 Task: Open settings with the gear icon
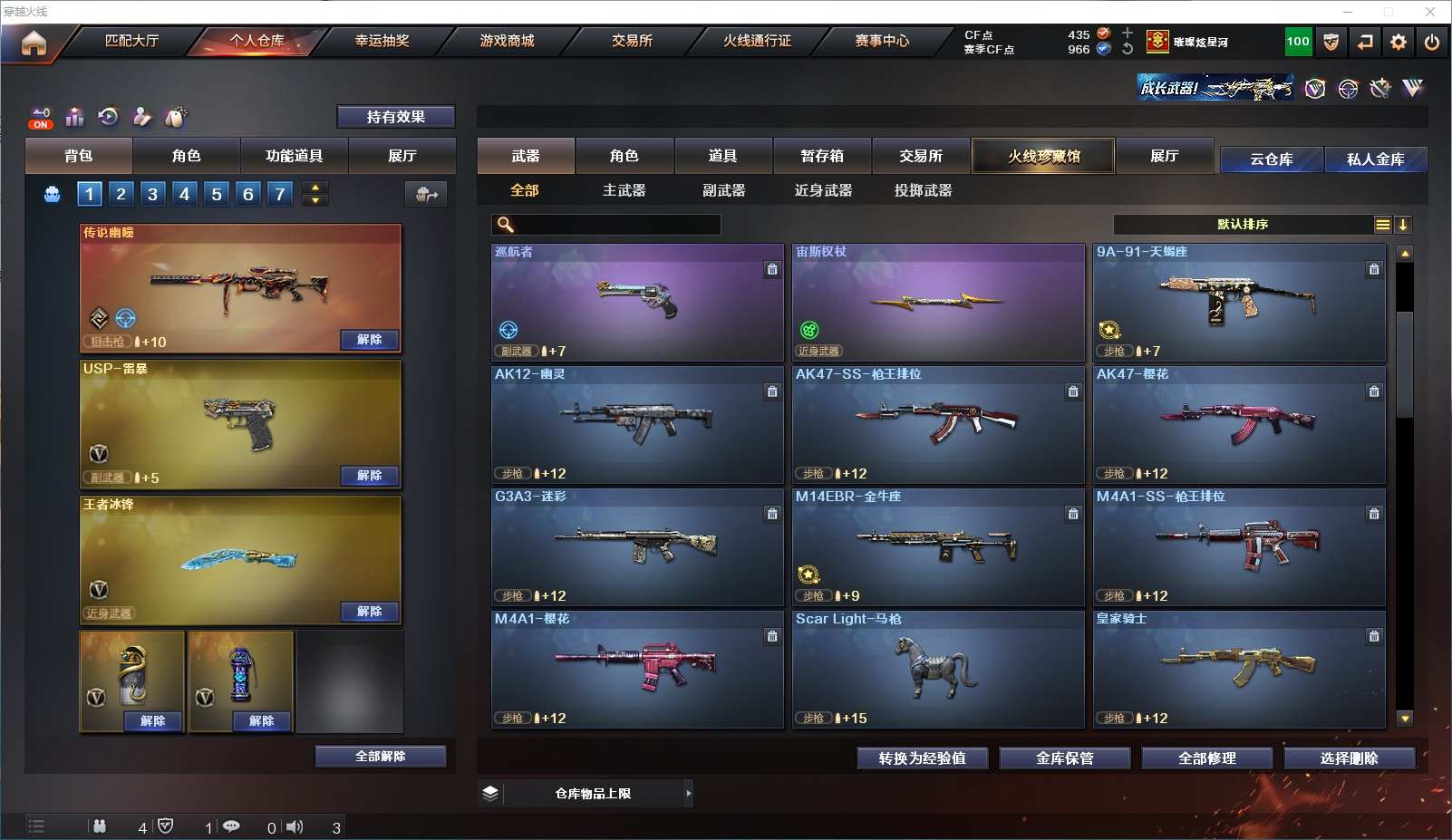click(1399, 42)
